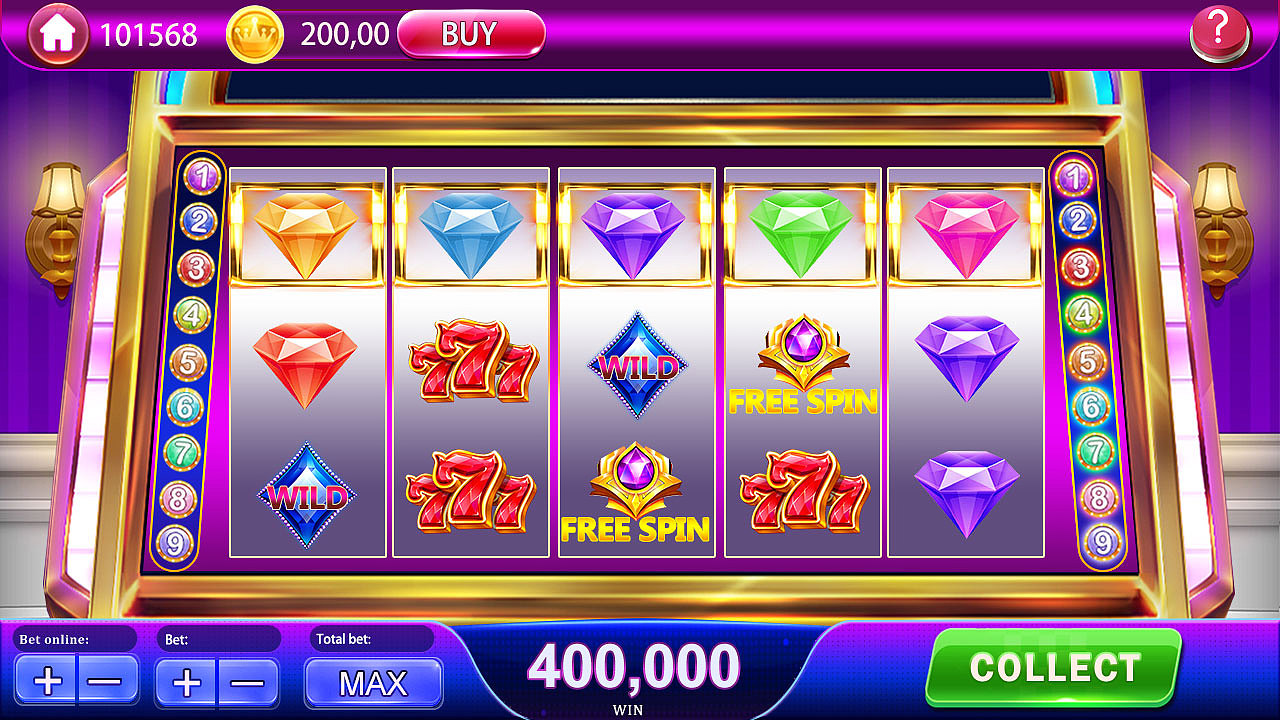This screenshot has height=720, width=1280.
Task: Click the orange diamond on reel one
Action: (305, 232)
